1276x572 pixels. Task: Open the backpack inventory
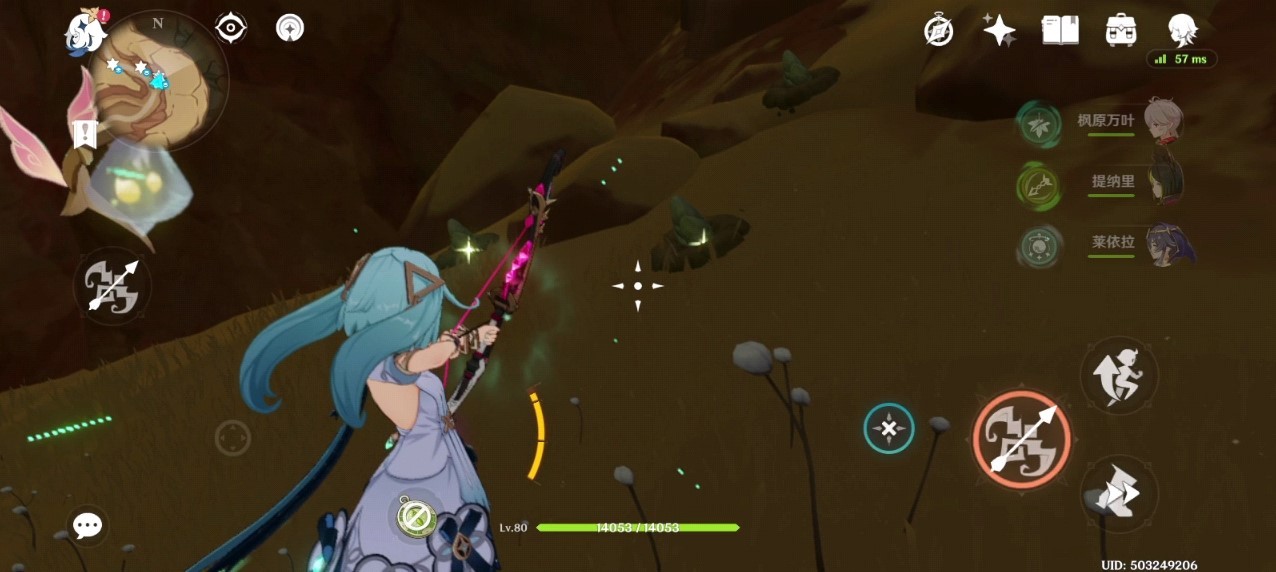(x=1121, y=30)
